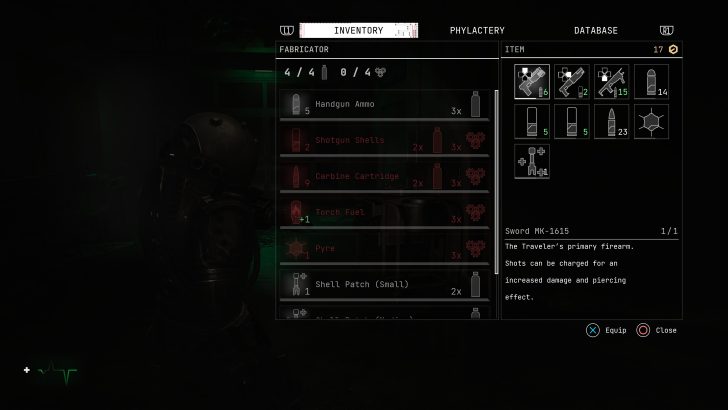Craft Handgun Ammo in the fabricator
The width and height of the screenshot is (728, 410).
tap(386, 104)
